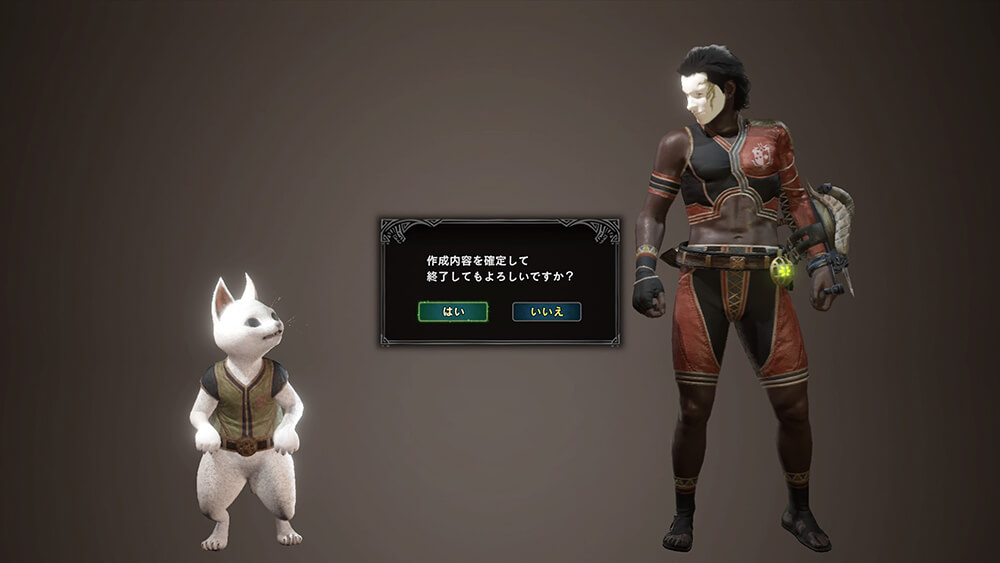
Task: Decline by choosing いいえ
Action: (x=546, y=312)
